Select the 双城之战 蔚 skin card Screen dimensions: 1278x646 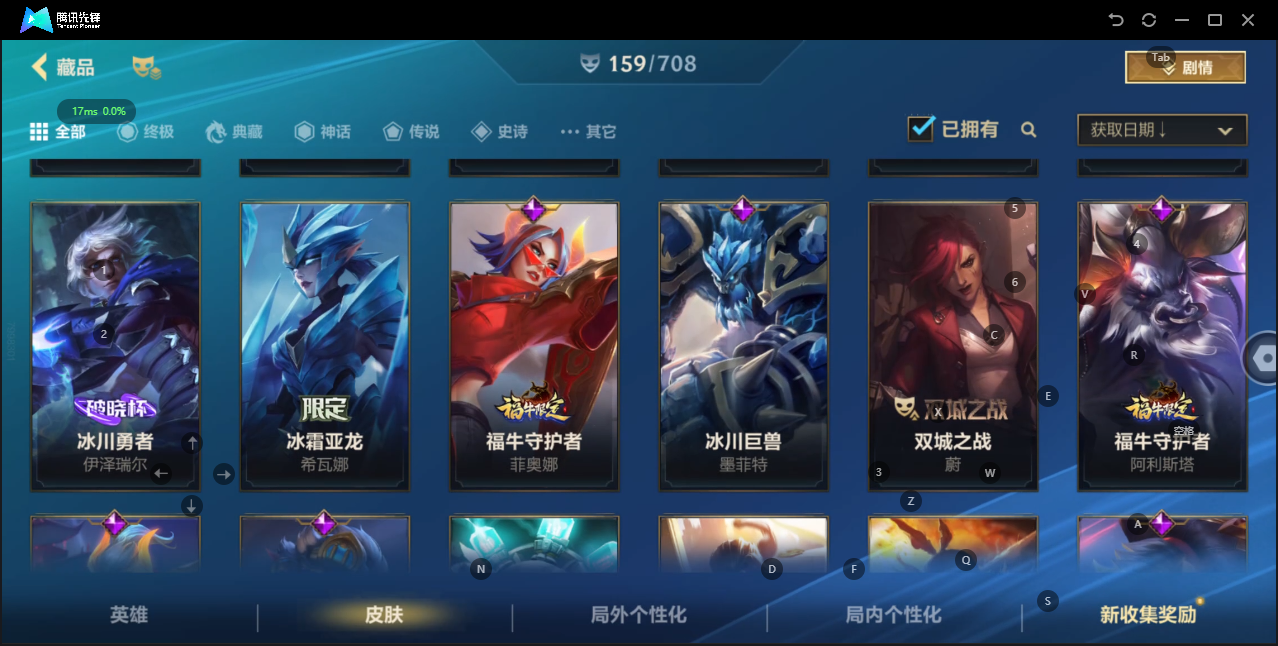[x=952, y=345]
